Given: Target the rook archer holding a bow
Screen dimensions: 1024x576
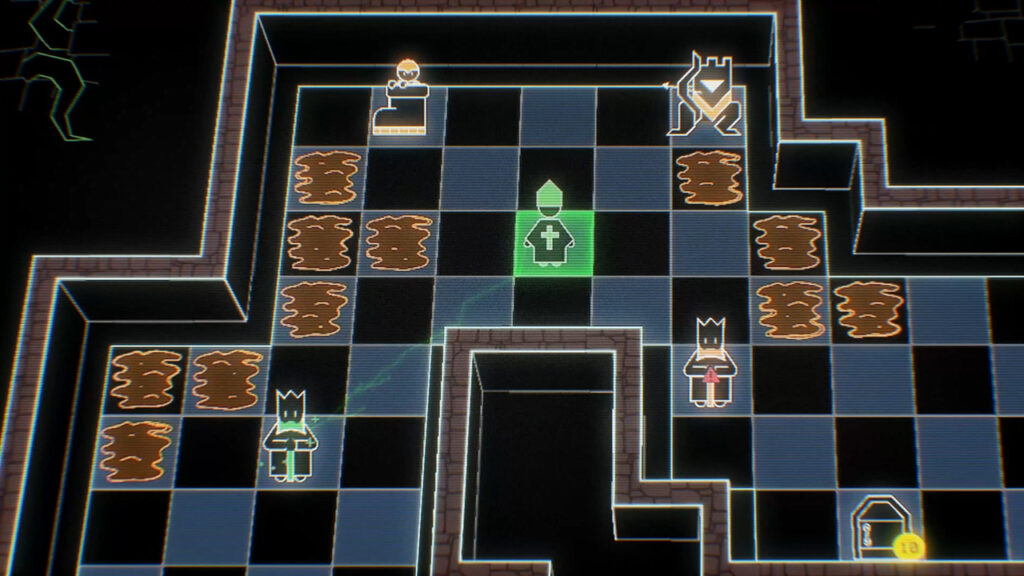Looking at the screenshot, I should pyautogui.click(x=708, y=96).
